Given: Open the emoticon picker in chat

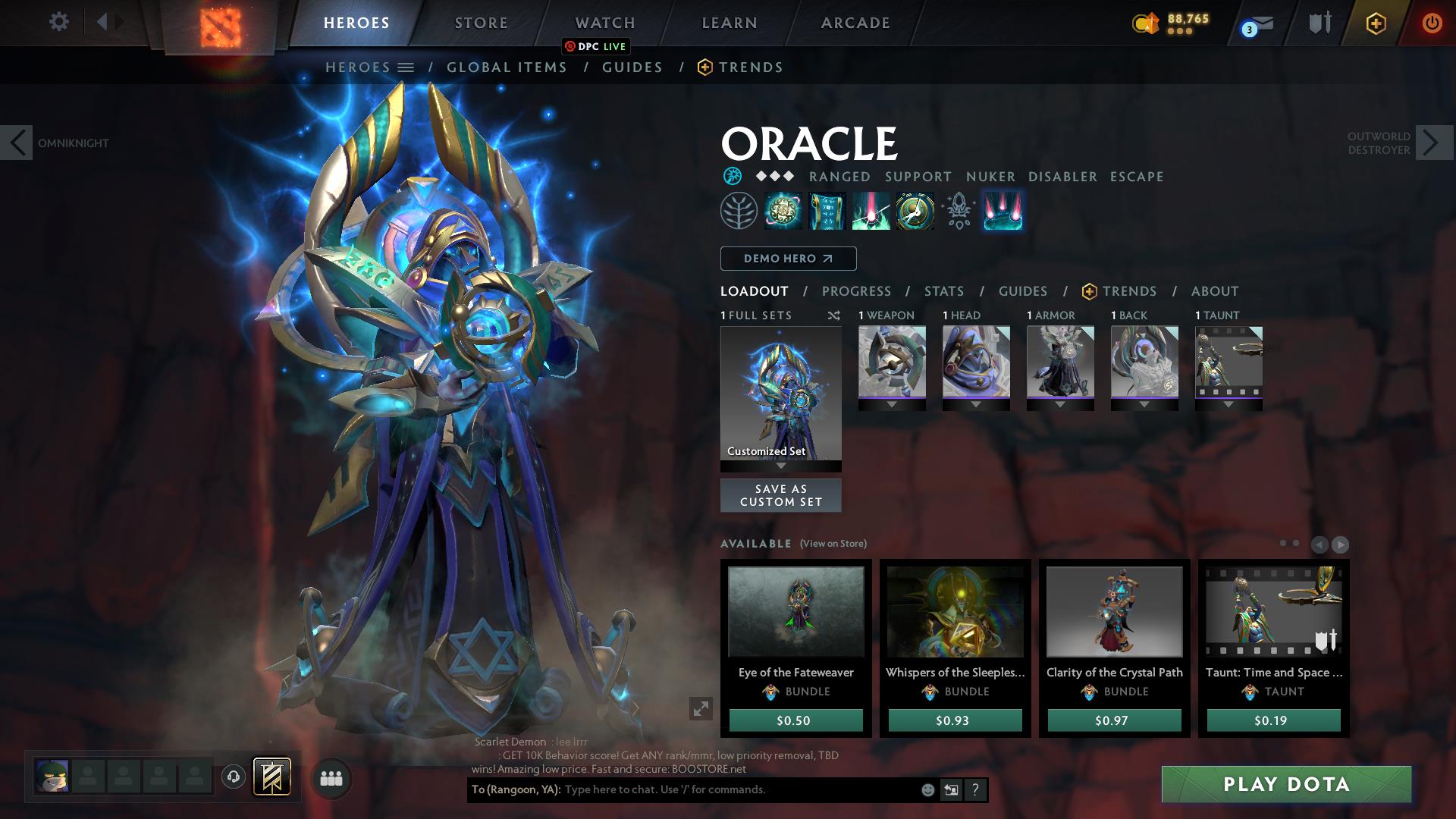Looking at the screenshot, I should point(927,789).
